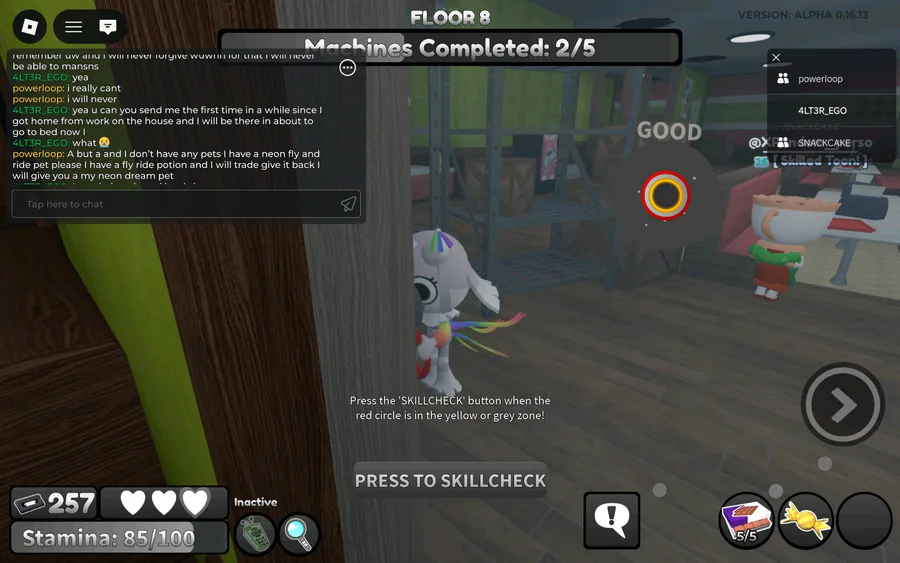The width and height of the screenshot is (900, 563).
Task: Use the yellow wrapped candy item
Action: pos(805,520)
